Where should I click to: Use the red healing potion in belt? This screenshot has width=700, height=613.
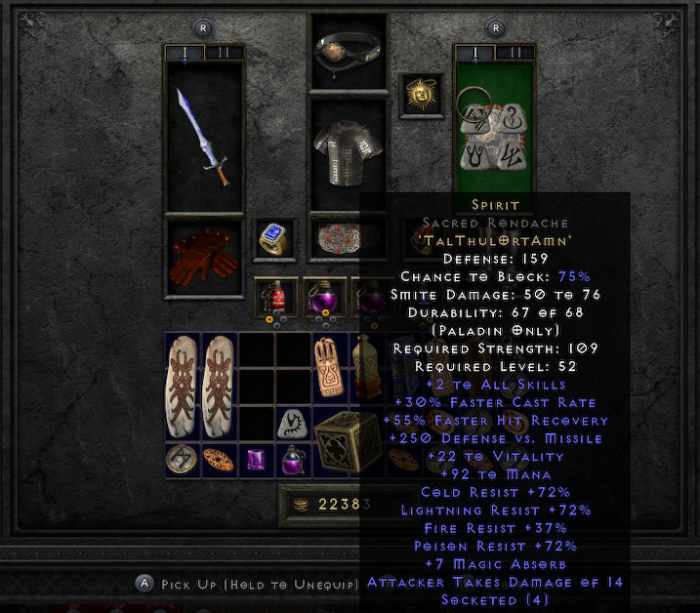[275, 297]
